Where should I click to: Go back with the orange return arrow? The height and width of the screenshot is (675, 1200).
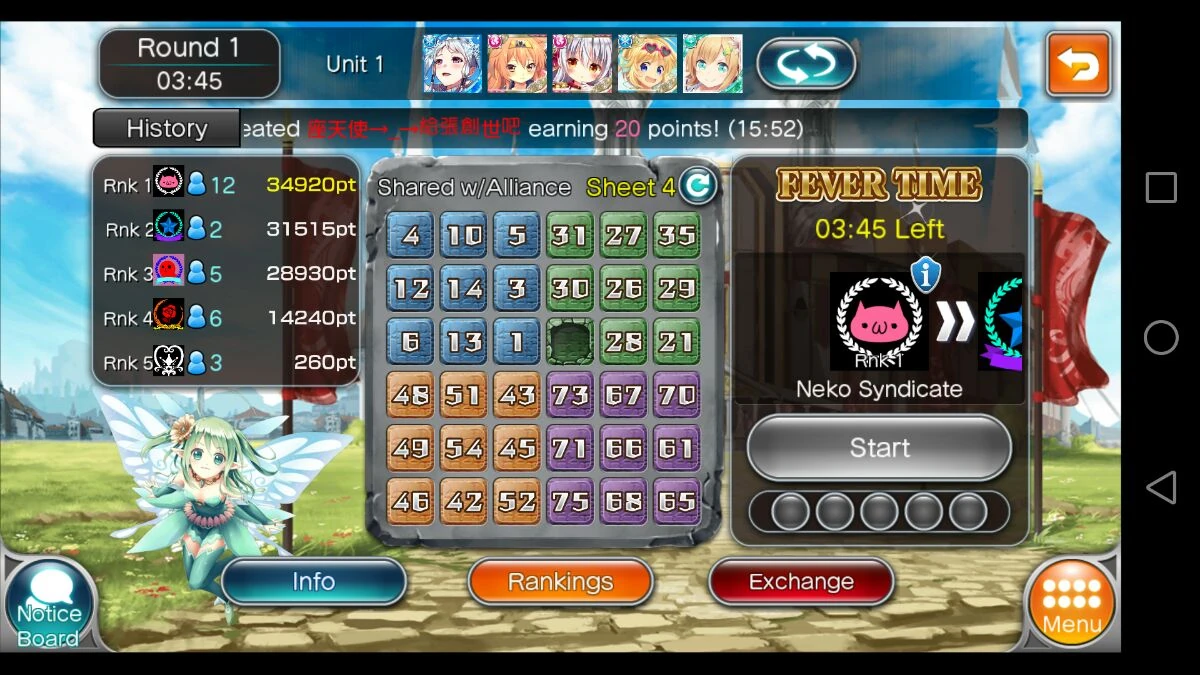pyautogui.click(x=1079, y=65)
